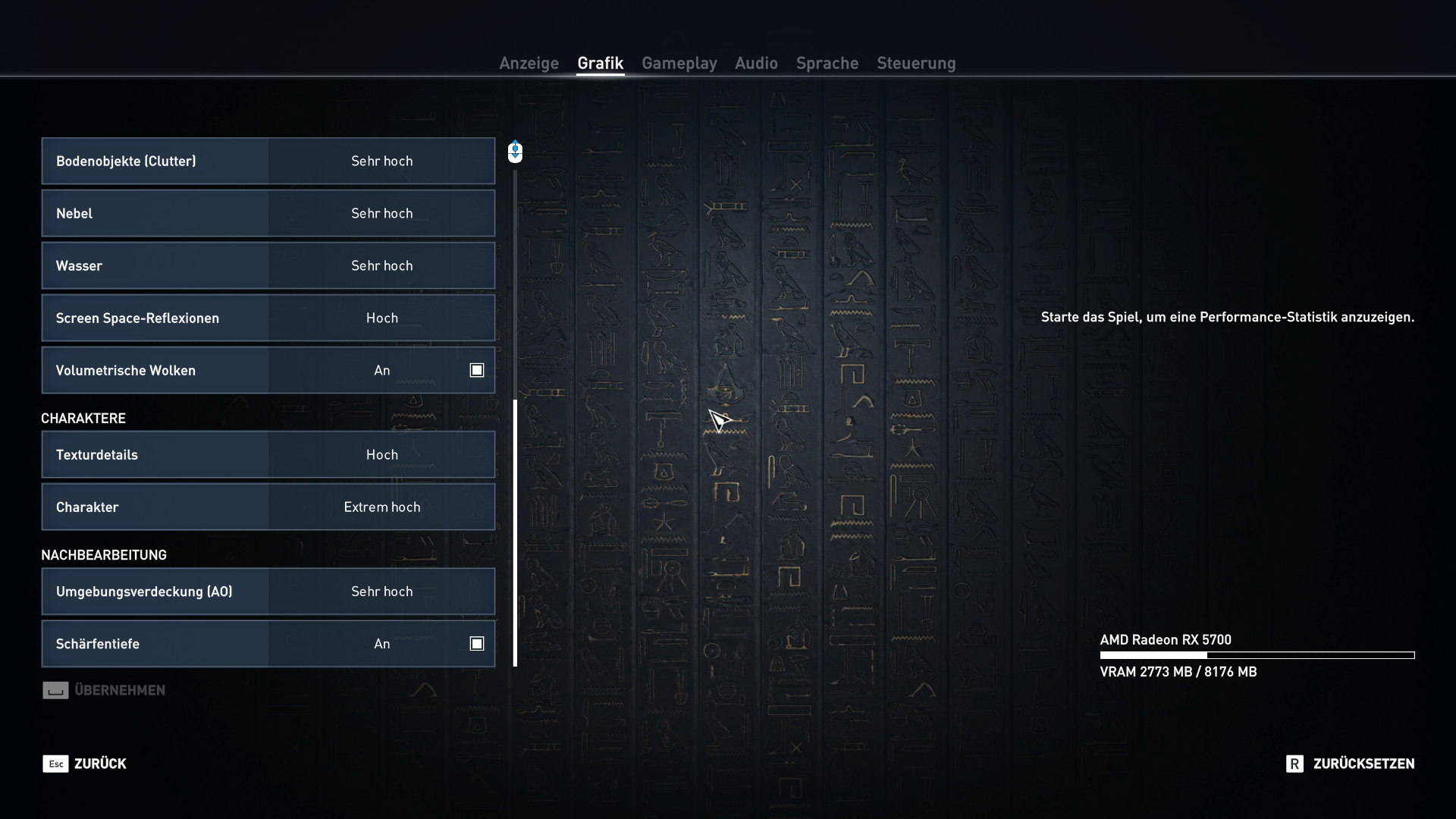Click the Esc key icon beside ZURÜCK

[56, 764]
